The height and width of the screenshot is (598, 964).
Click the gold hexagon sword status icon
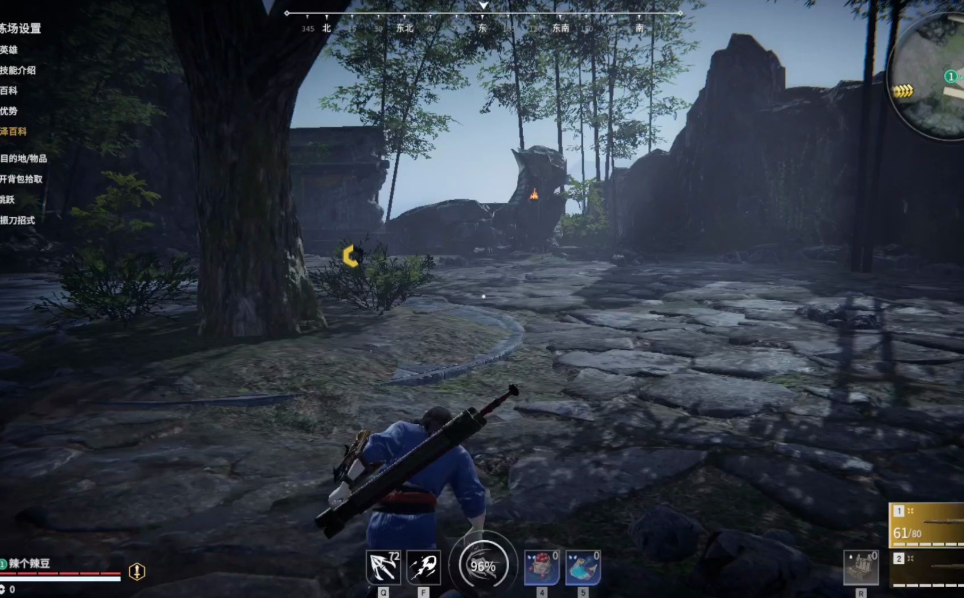(136, 571)
